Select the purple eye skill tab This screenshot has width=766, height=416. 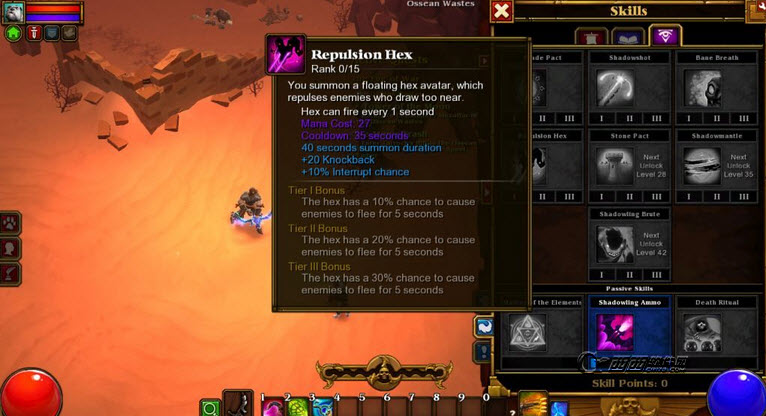point(664,37)
